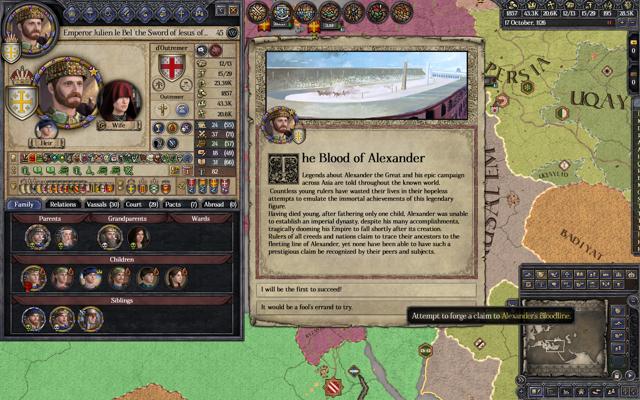This screenshot has height=400, width=640.
Task: Open the emperor's gold cross coat of arms
Action: click(19, 100)
